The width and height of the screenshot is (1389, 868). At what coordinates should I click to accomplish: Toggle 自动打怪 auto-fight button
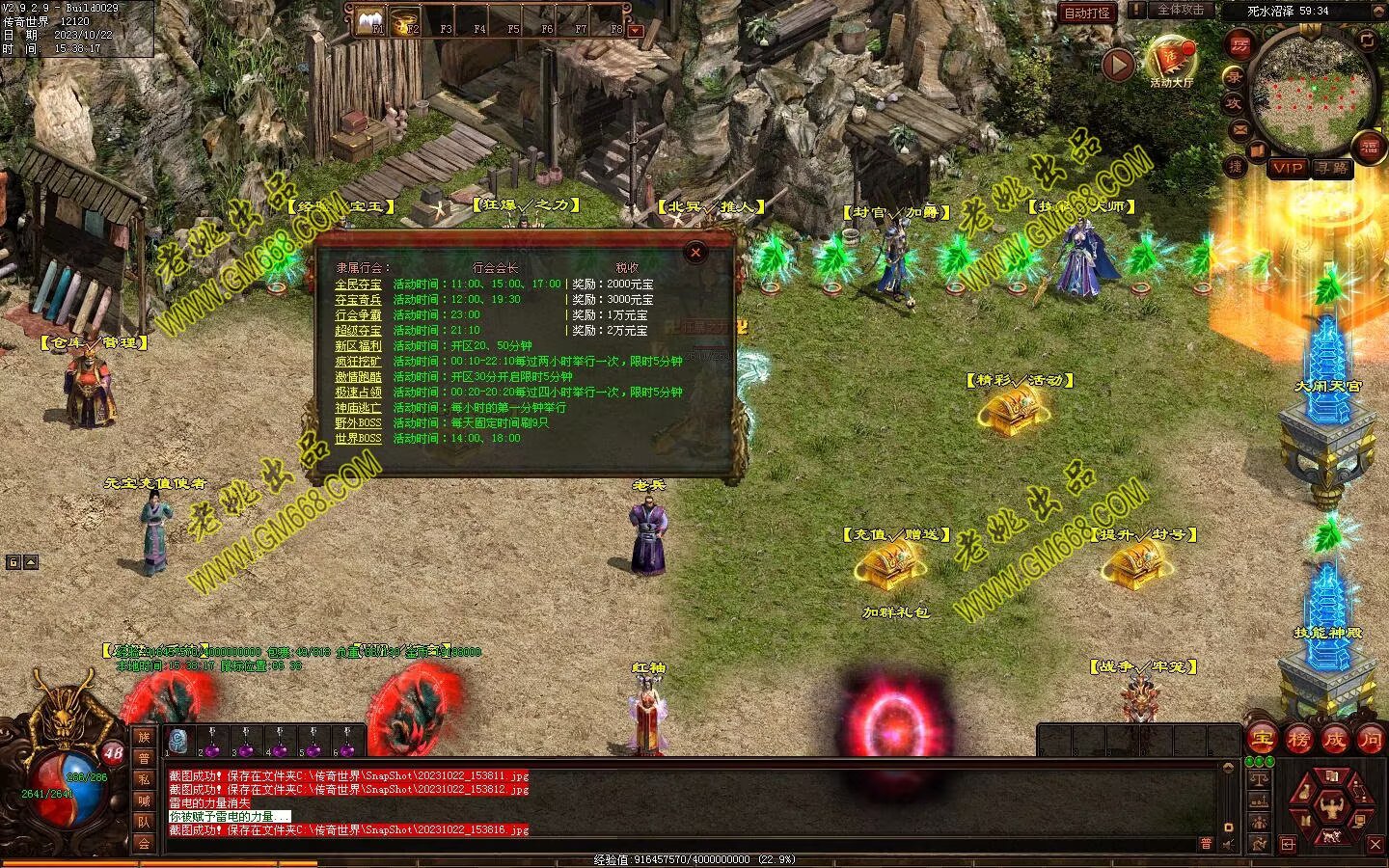point(1087,13)
